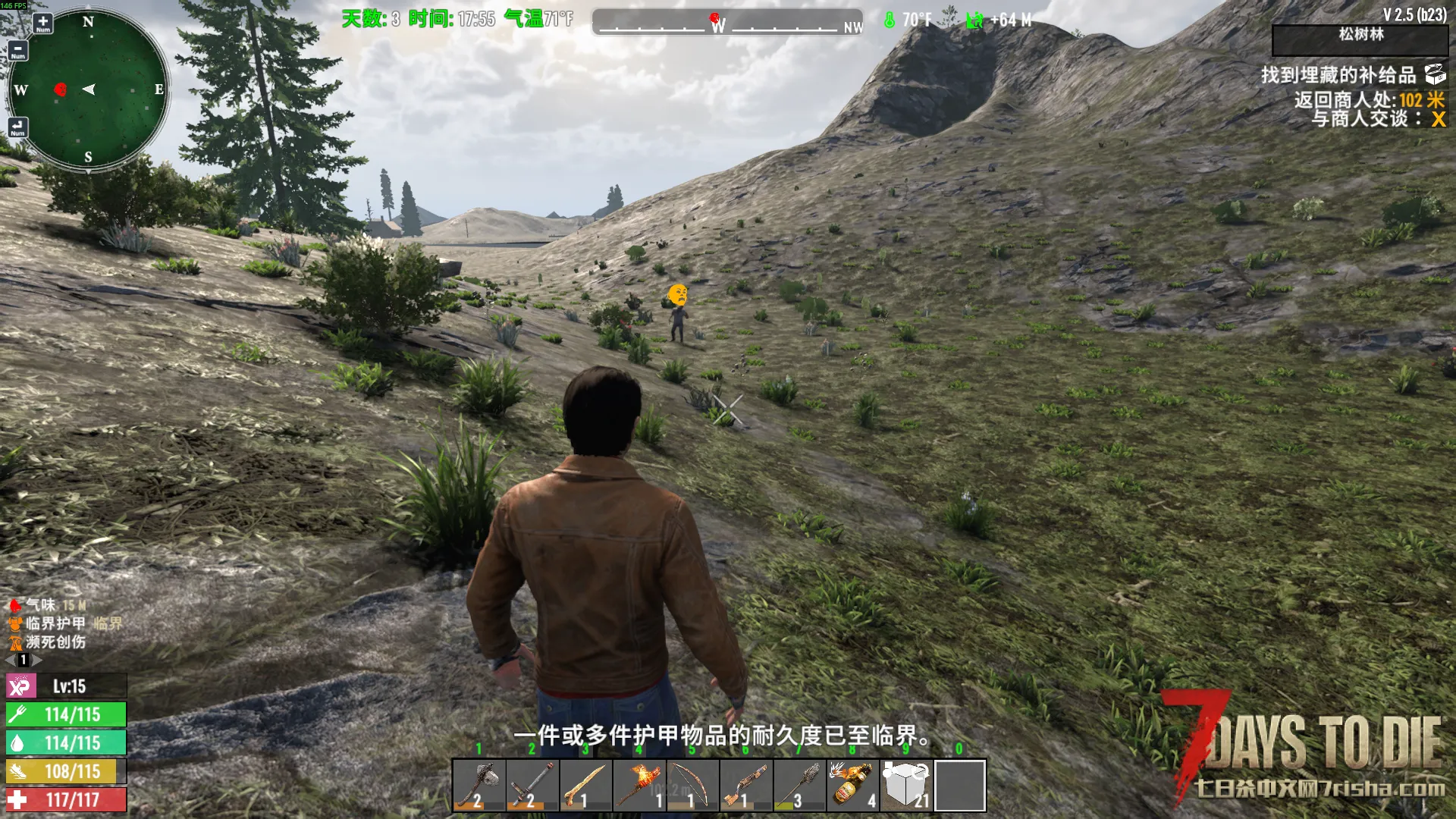Select the white building block slot
Screen dimensions: 1456x819
[906, 786]
